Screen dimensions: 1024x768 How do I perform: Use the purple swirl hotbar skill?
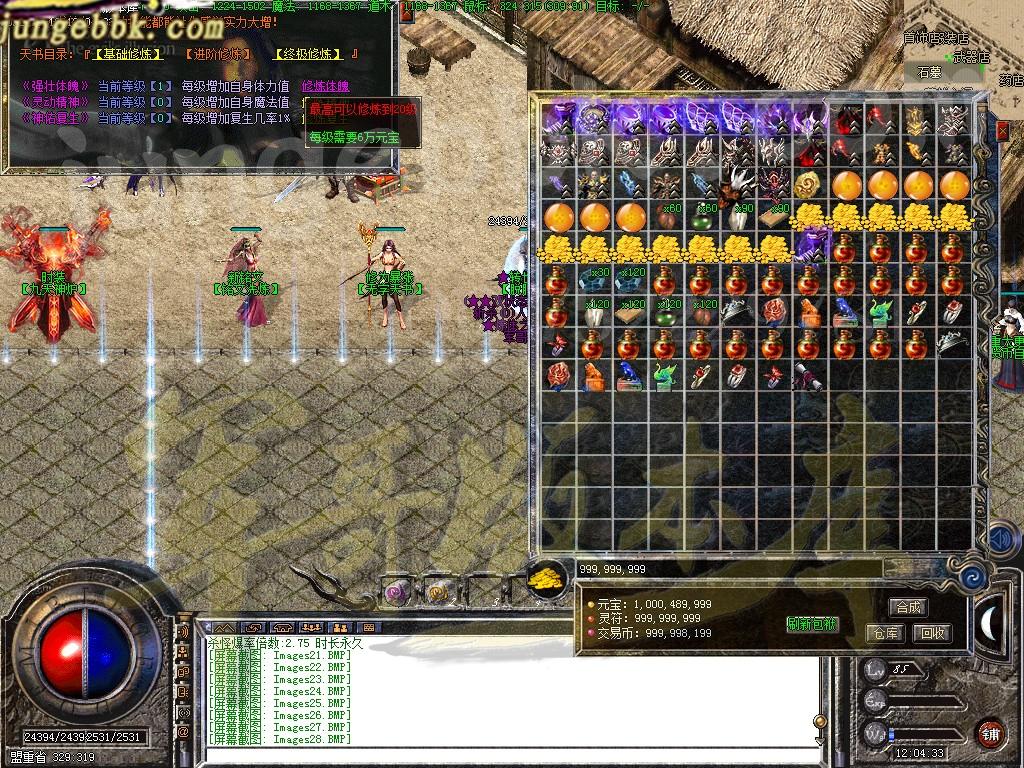pos(398,592)
